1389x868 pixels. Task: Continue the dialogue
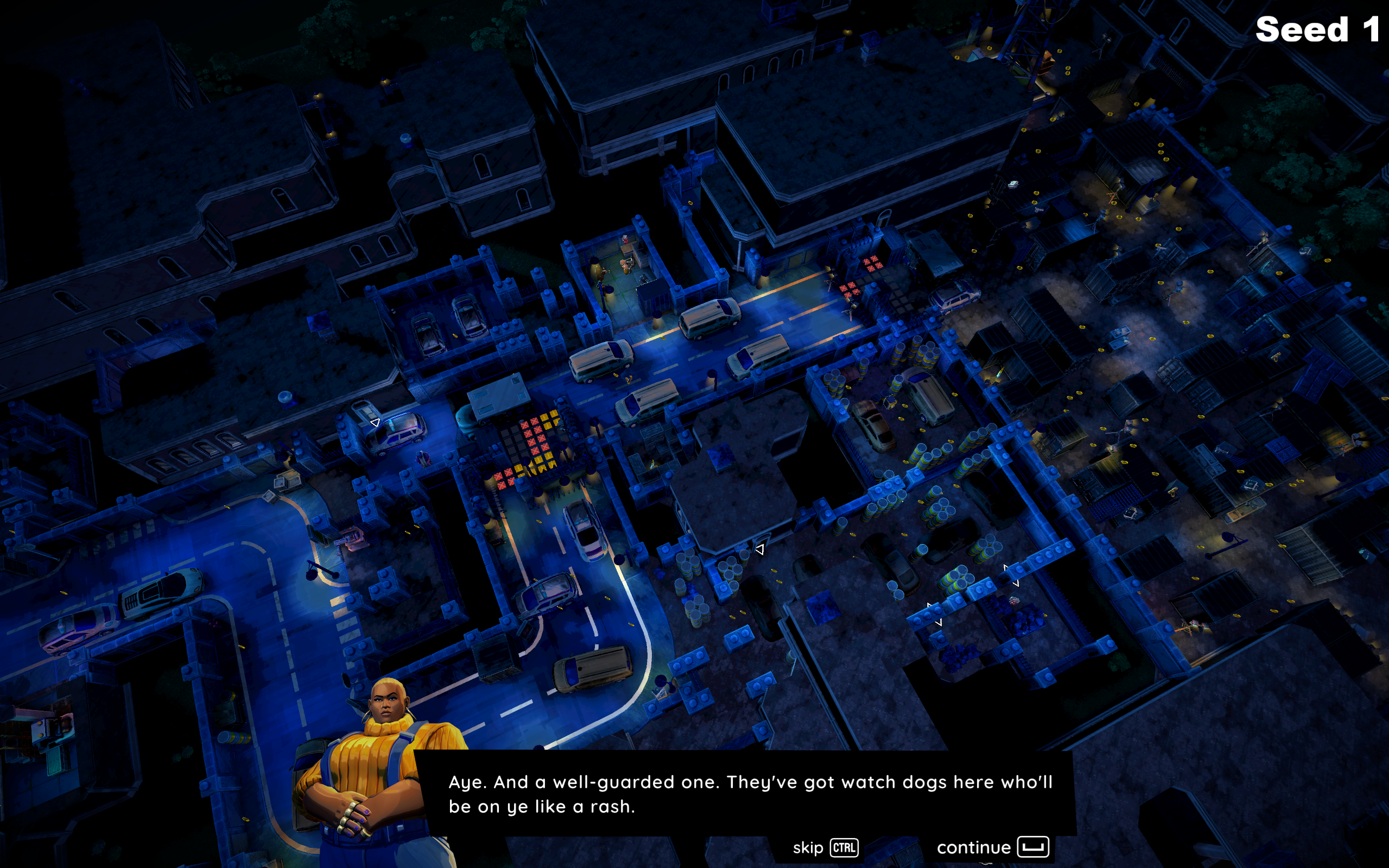coord(992,847)
